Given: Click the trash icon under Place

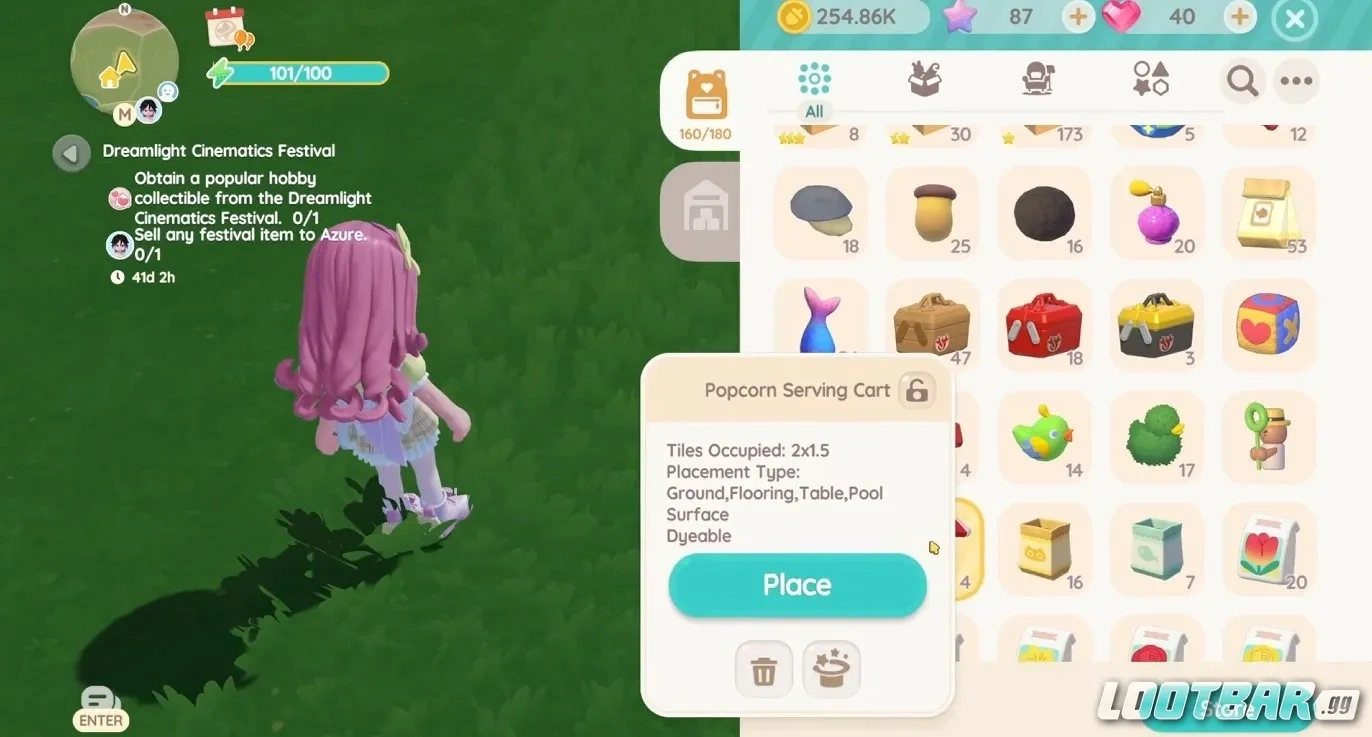Looking at the screenshot, I should coord(763,670).
